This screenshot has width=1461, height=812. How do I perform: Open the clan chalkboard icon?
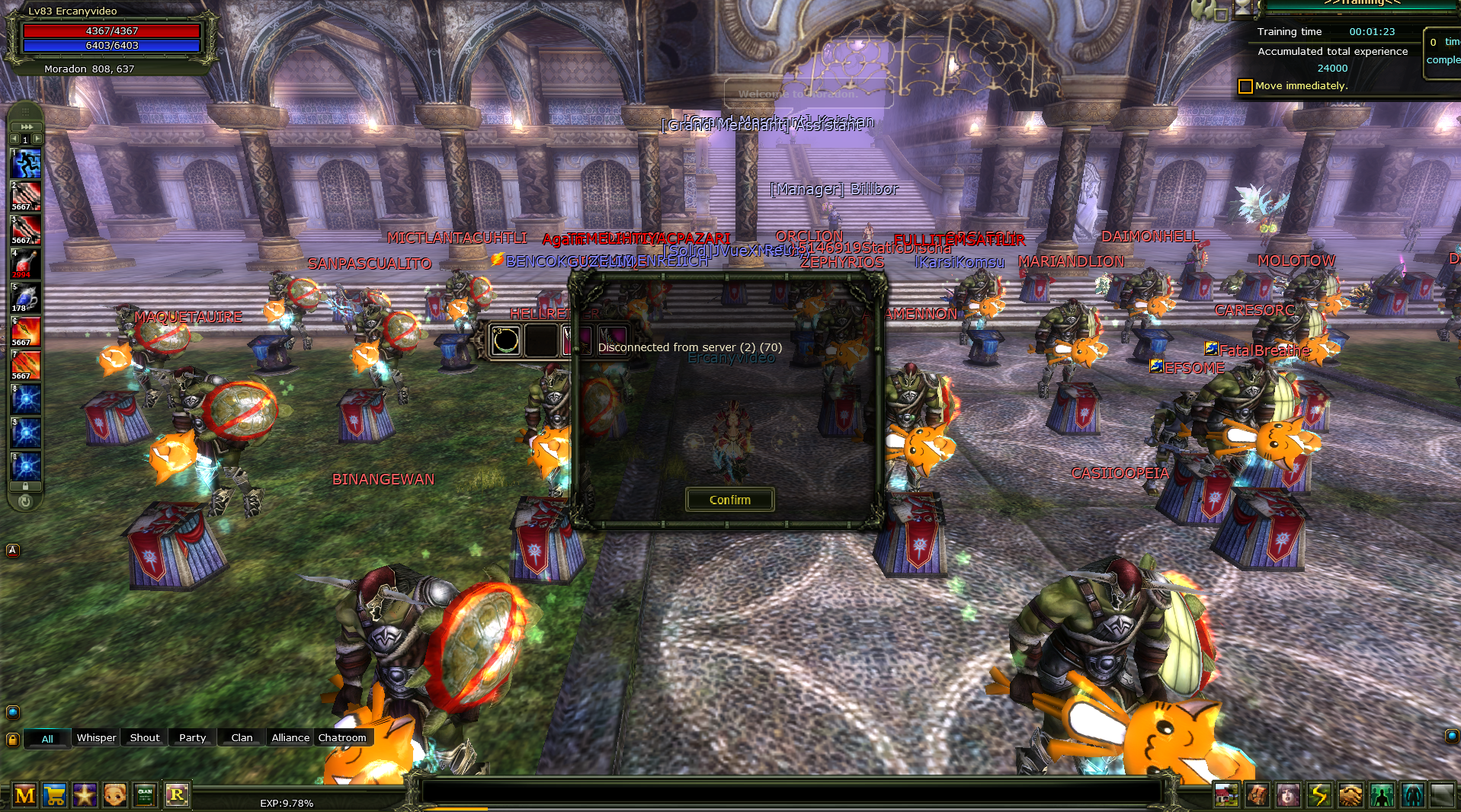[145, 795]
